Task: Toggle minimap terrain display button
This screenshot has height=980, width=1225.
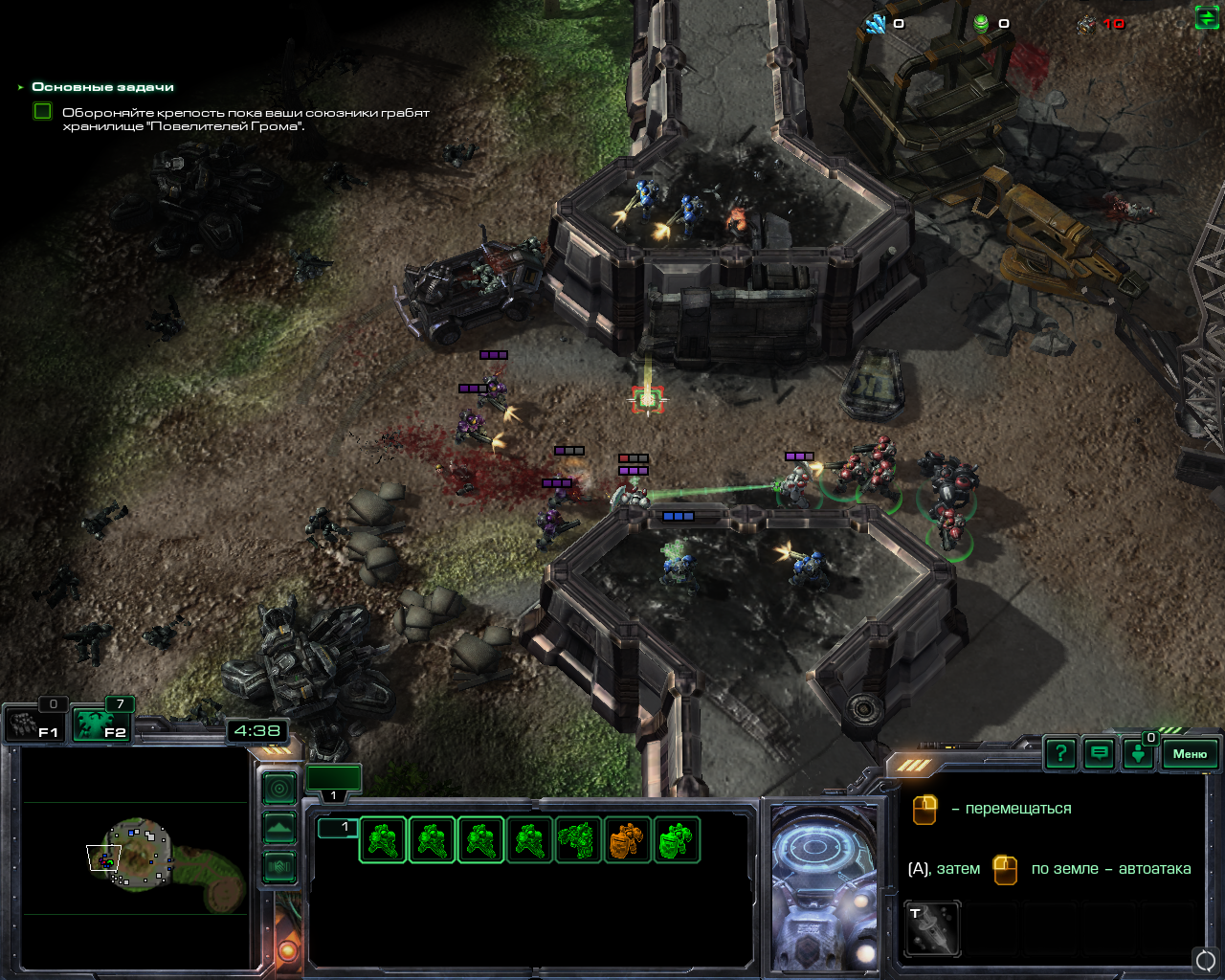Action: pos(279,828)
